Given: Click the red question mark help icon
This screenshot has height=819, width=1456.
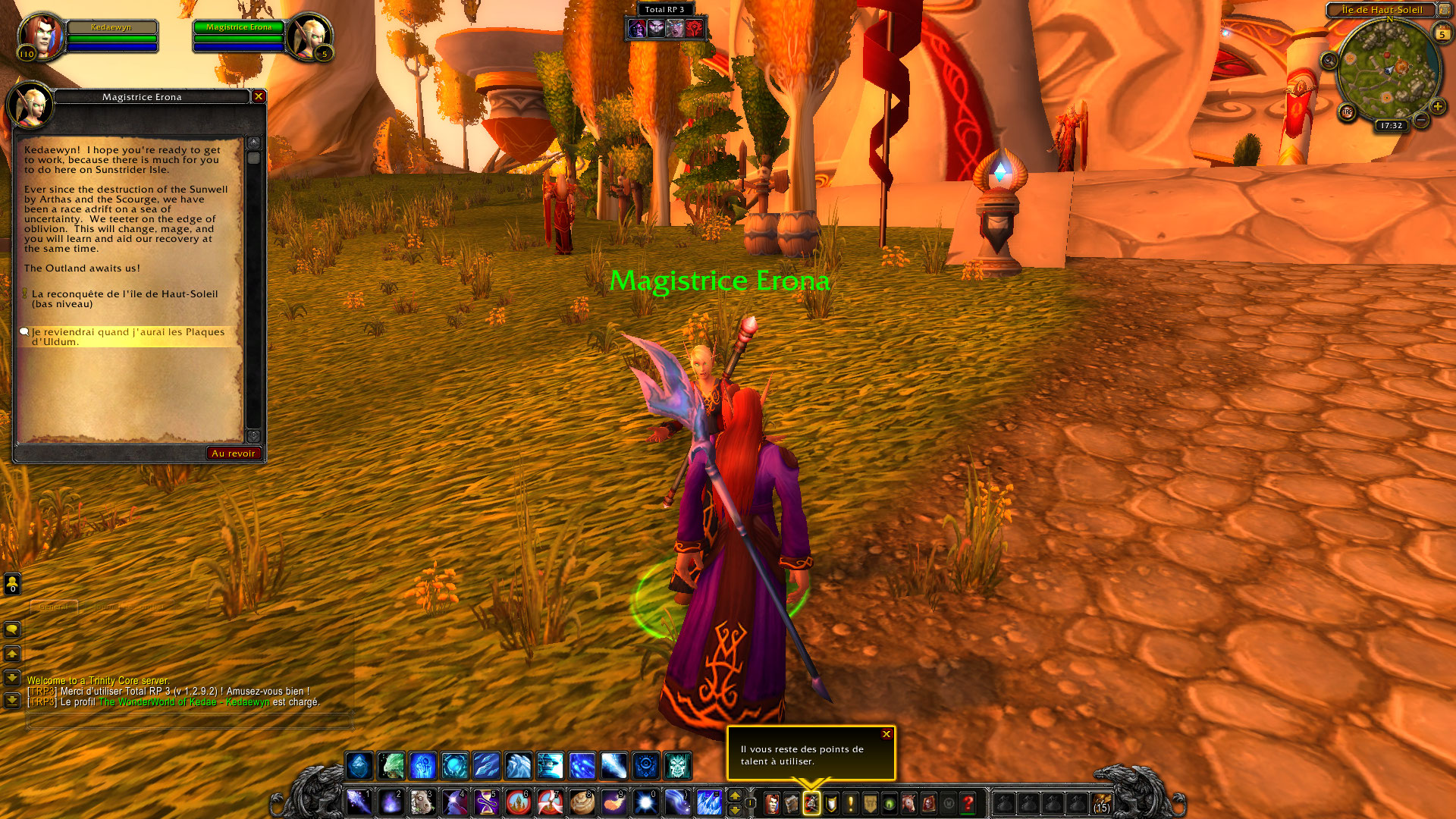Looking at the screenshot, I should point(968,803).
